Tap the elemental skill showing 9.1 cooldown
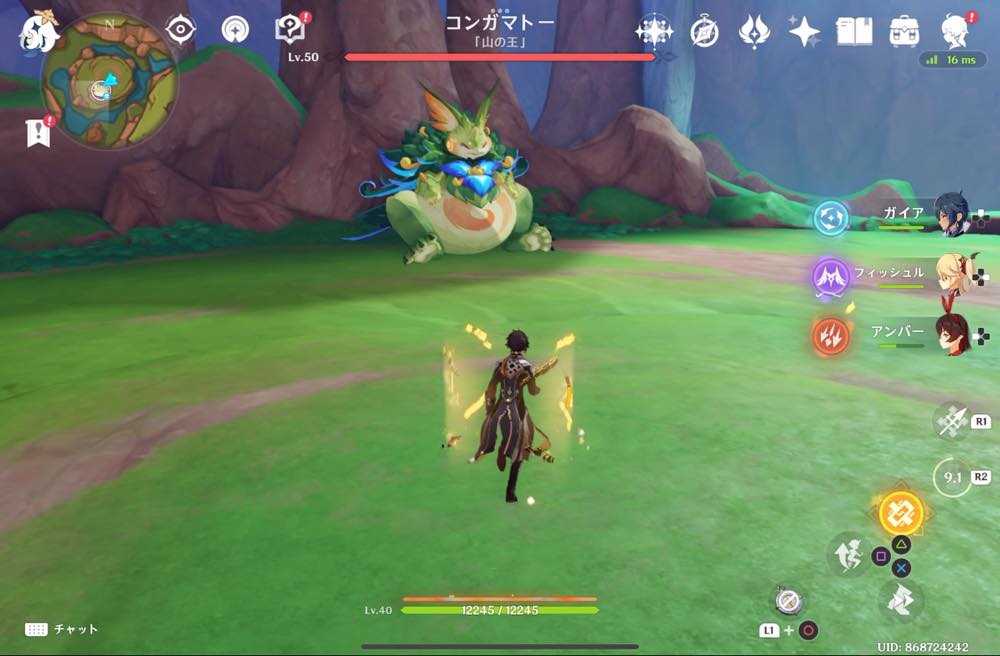This screenshot has width=1000, height=656. [952, 477]
